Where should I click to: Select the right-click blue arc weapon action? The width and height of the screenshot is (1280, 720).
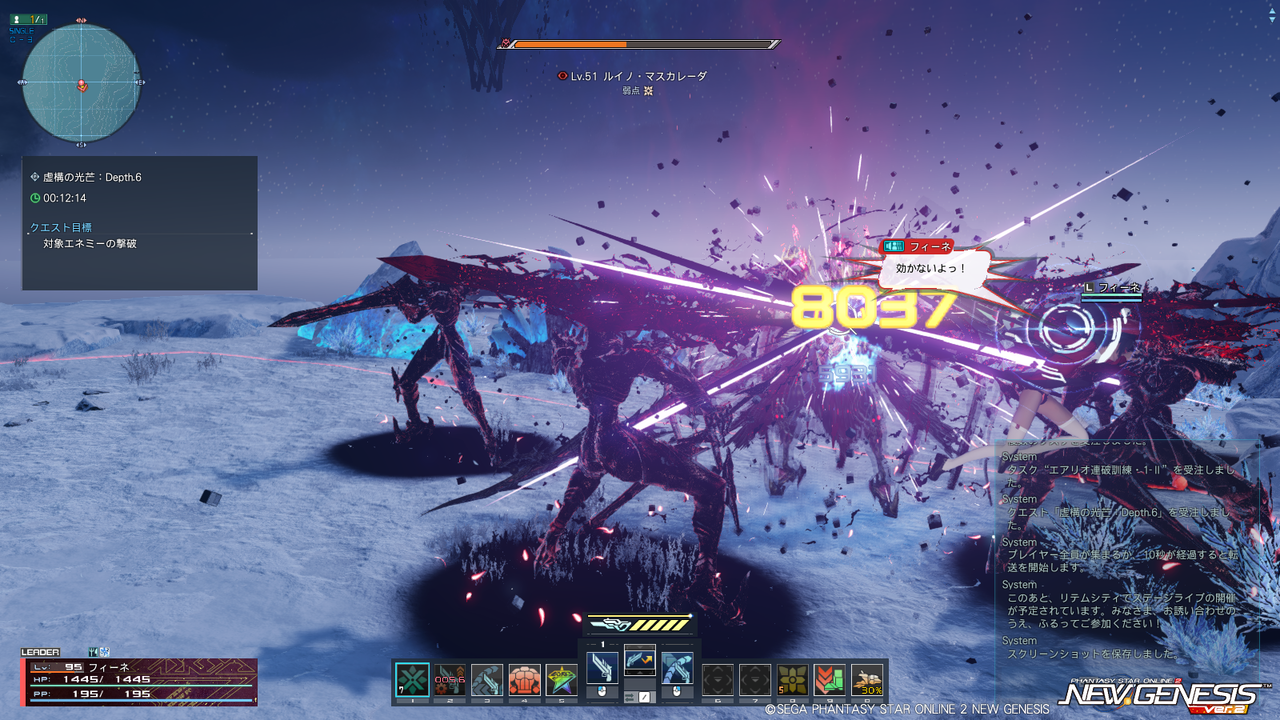(x=677, y=667)
